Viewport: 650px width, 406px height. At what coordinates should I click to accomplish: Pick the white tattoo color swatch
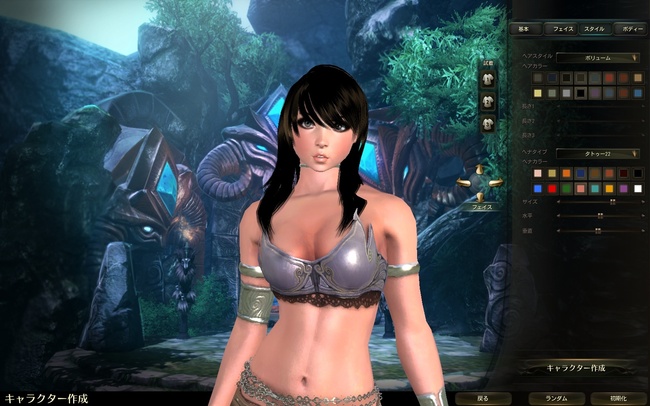pos(637,188)
